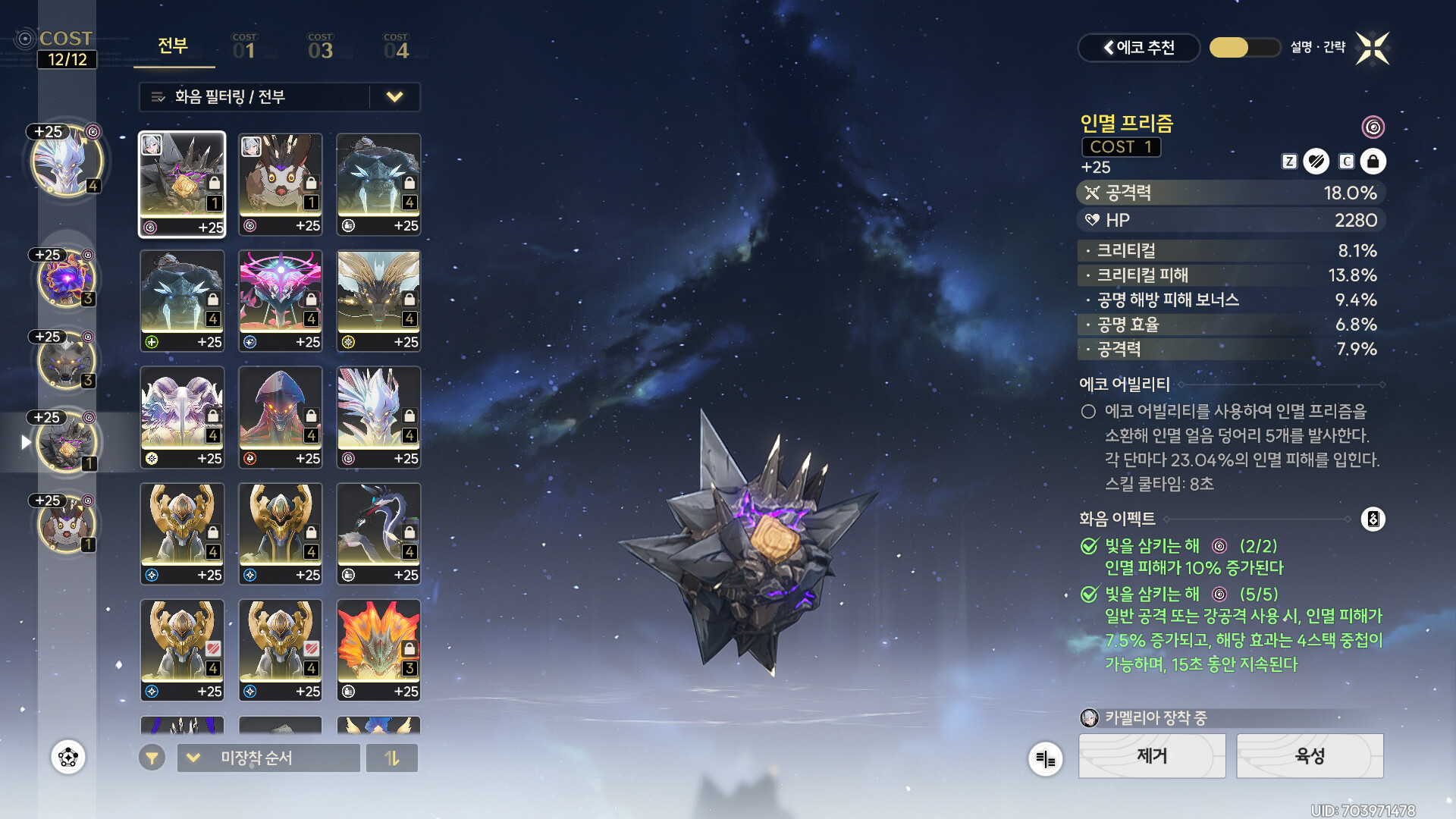The width and height of the screenshot is (1456, 819).
Task: Reverse the sort order arrow button
Action: (x=392, y=758)
